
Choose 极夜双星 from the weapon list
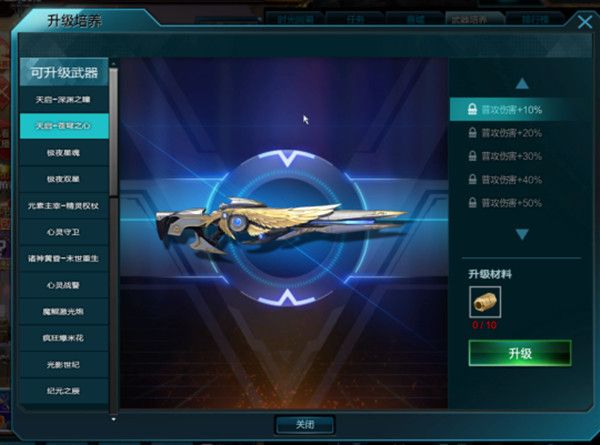(x=64, y=179)
